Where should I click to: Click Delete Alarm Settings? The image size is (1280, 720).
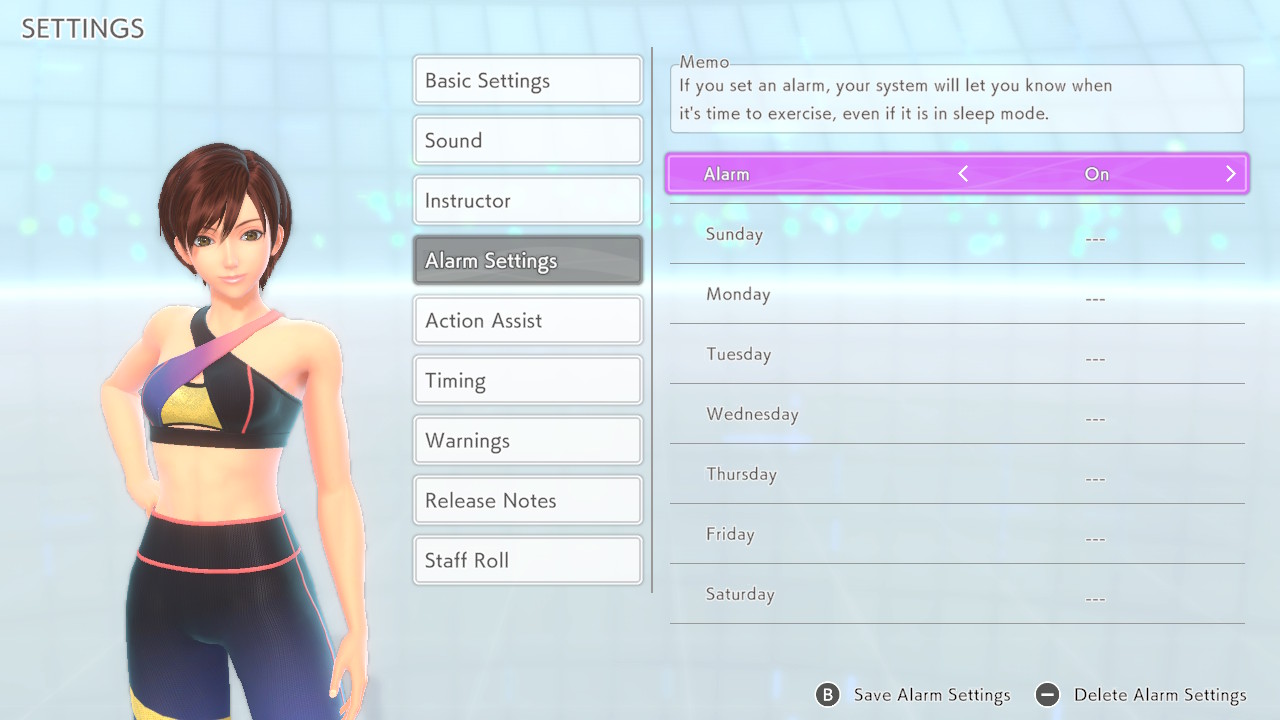[1142, 695]
